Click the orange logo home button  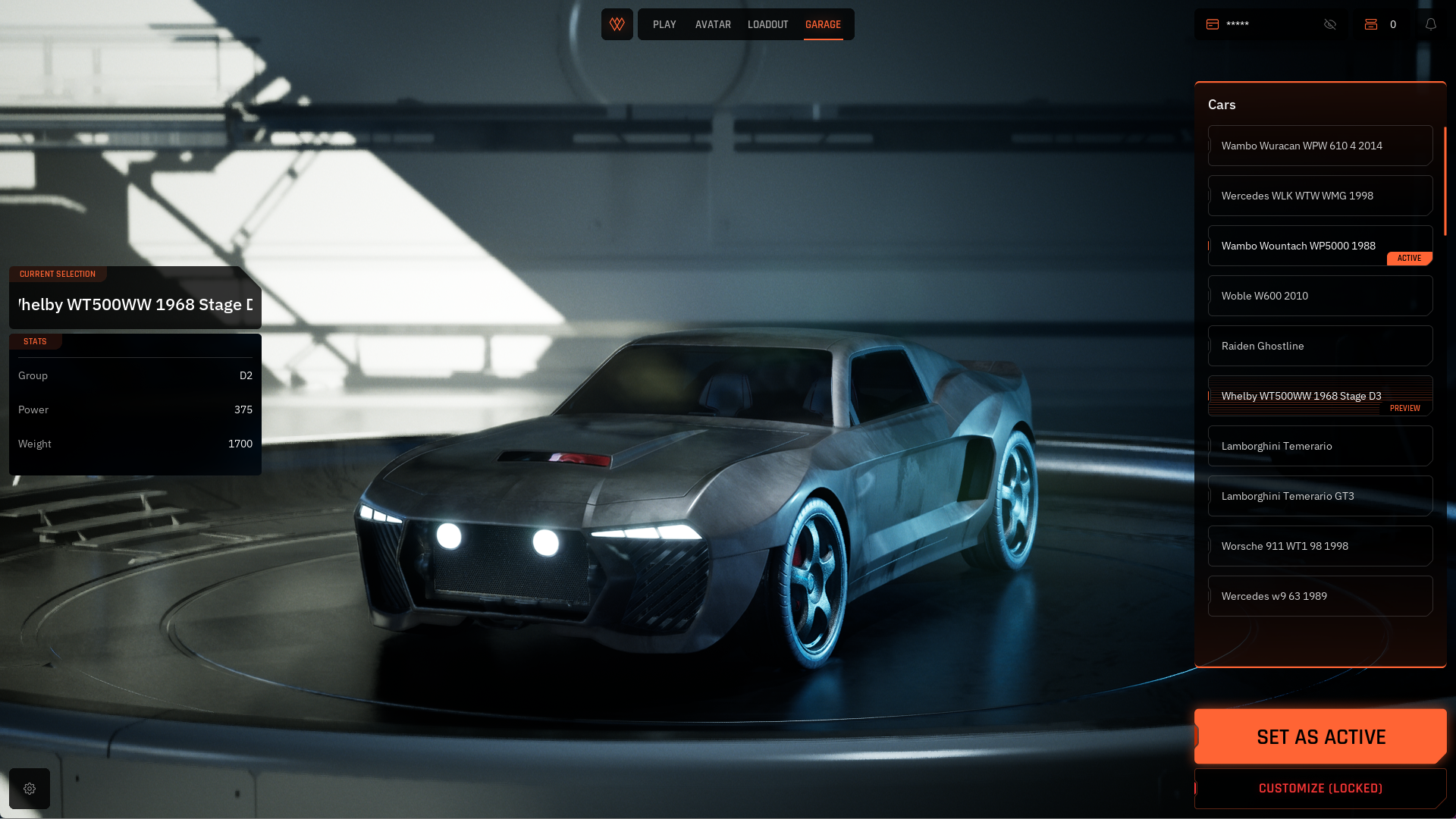click(x=617, y=24)
